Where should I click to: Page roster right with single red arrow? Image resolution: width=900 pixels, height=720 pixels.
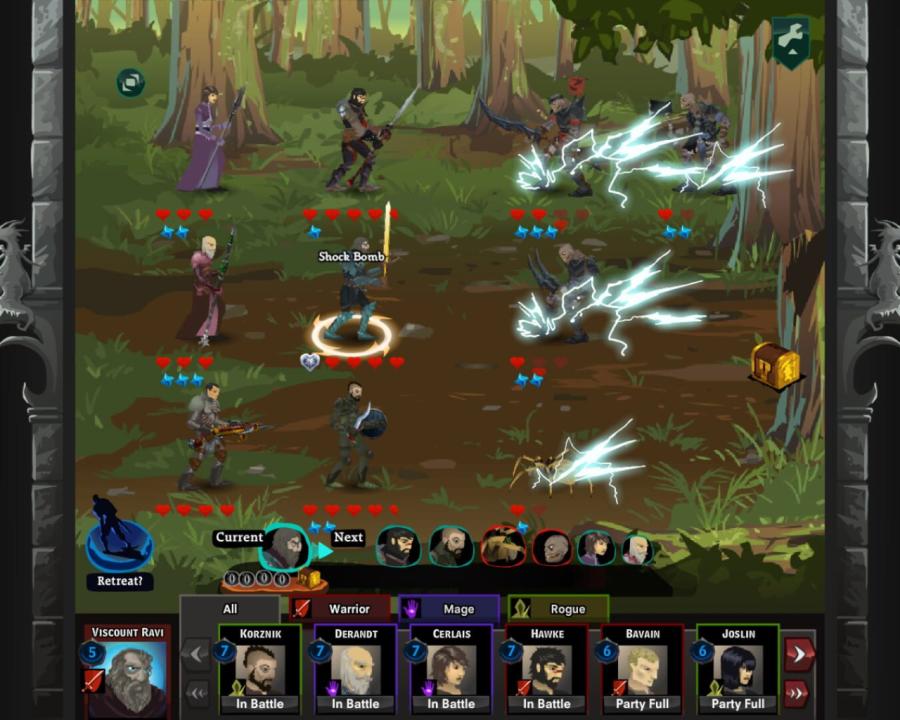tap(799, 653)
